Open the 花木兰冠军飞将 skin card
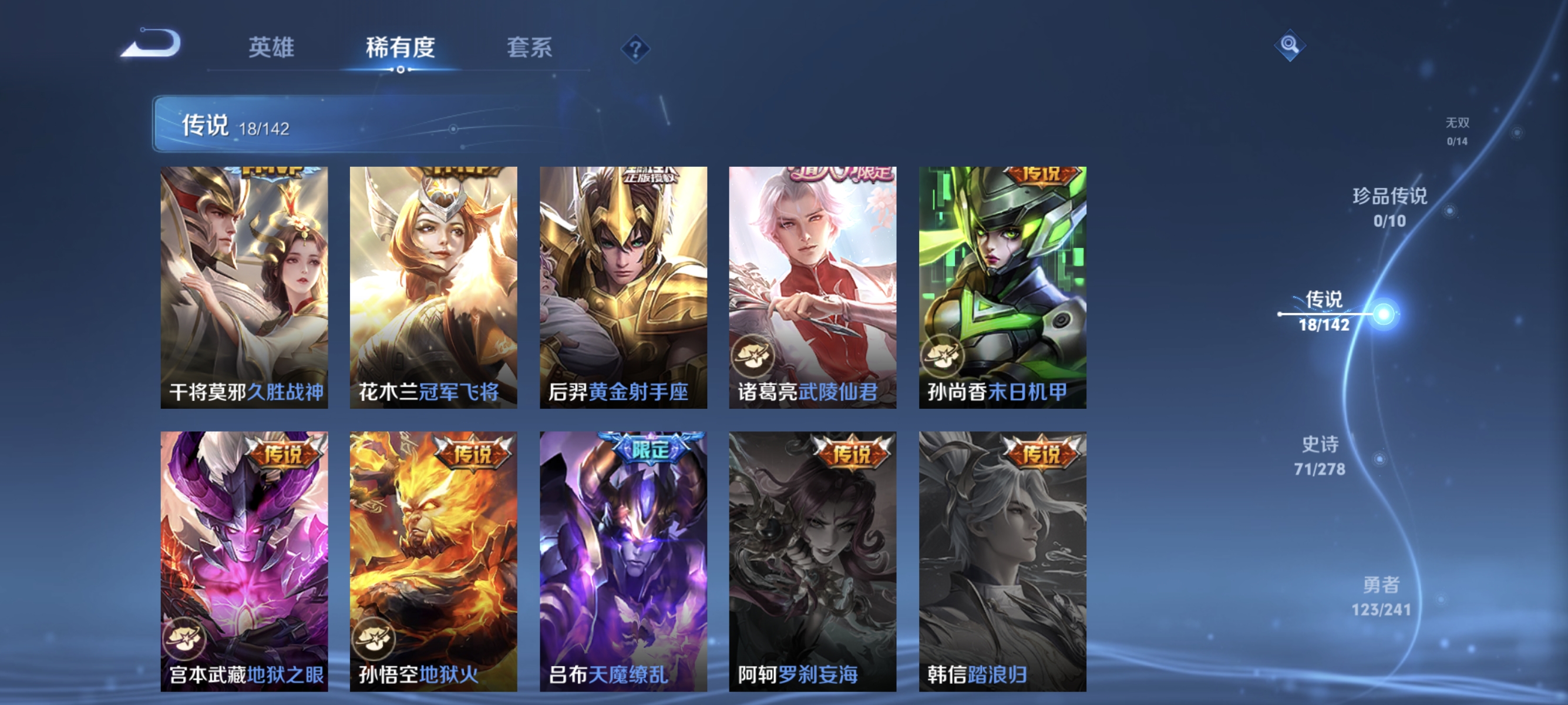The height and width of the screenshot is (705, 1568). click(x=433, y=286)
